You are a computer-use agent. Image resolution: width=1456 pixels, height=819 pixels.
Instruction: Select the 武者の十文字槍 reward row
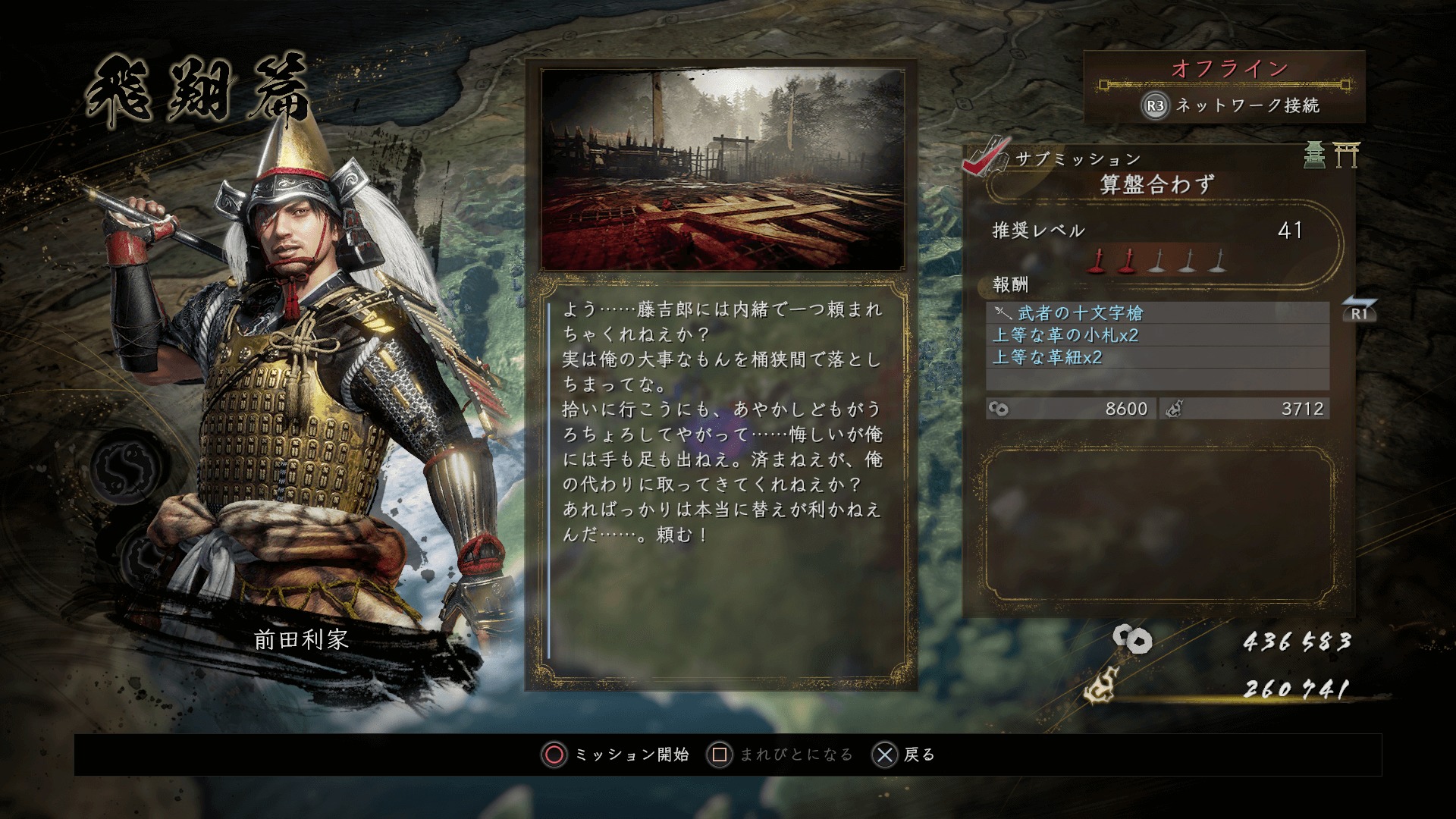coord(1157,312)
